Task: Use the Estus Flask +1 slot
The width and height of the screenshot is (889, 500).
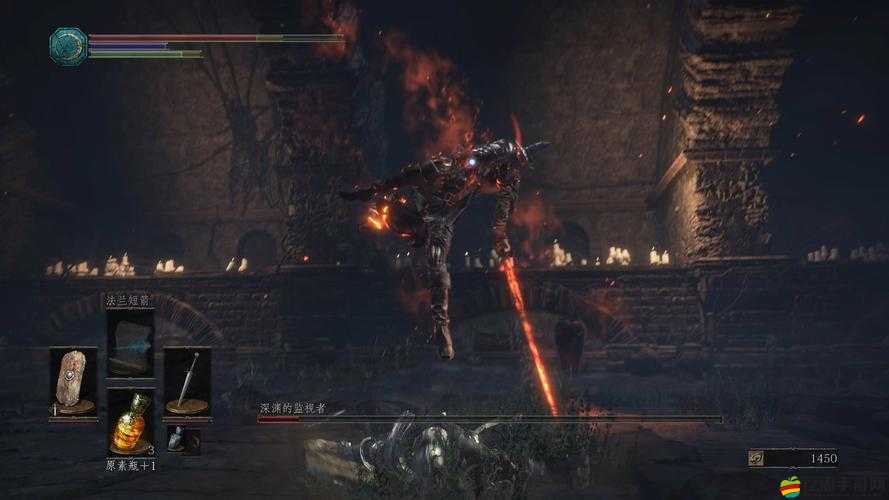Action: tap(130, 422)
